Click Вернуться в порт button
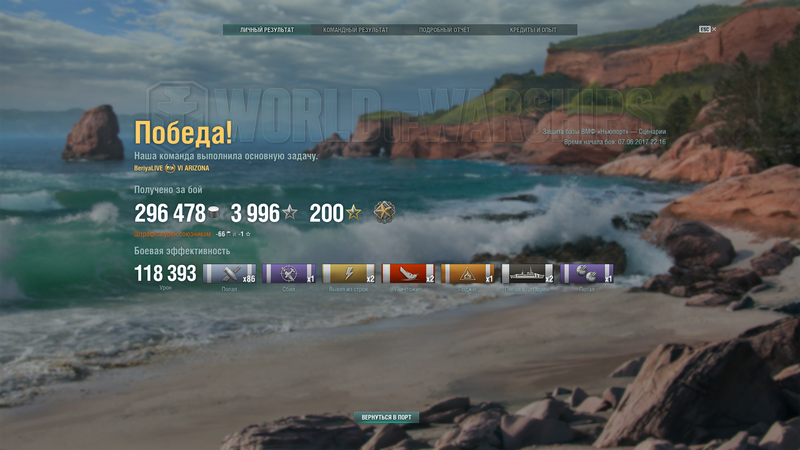Screen dimensions: 800x450 pyautogui.click(x=386, y=416)
